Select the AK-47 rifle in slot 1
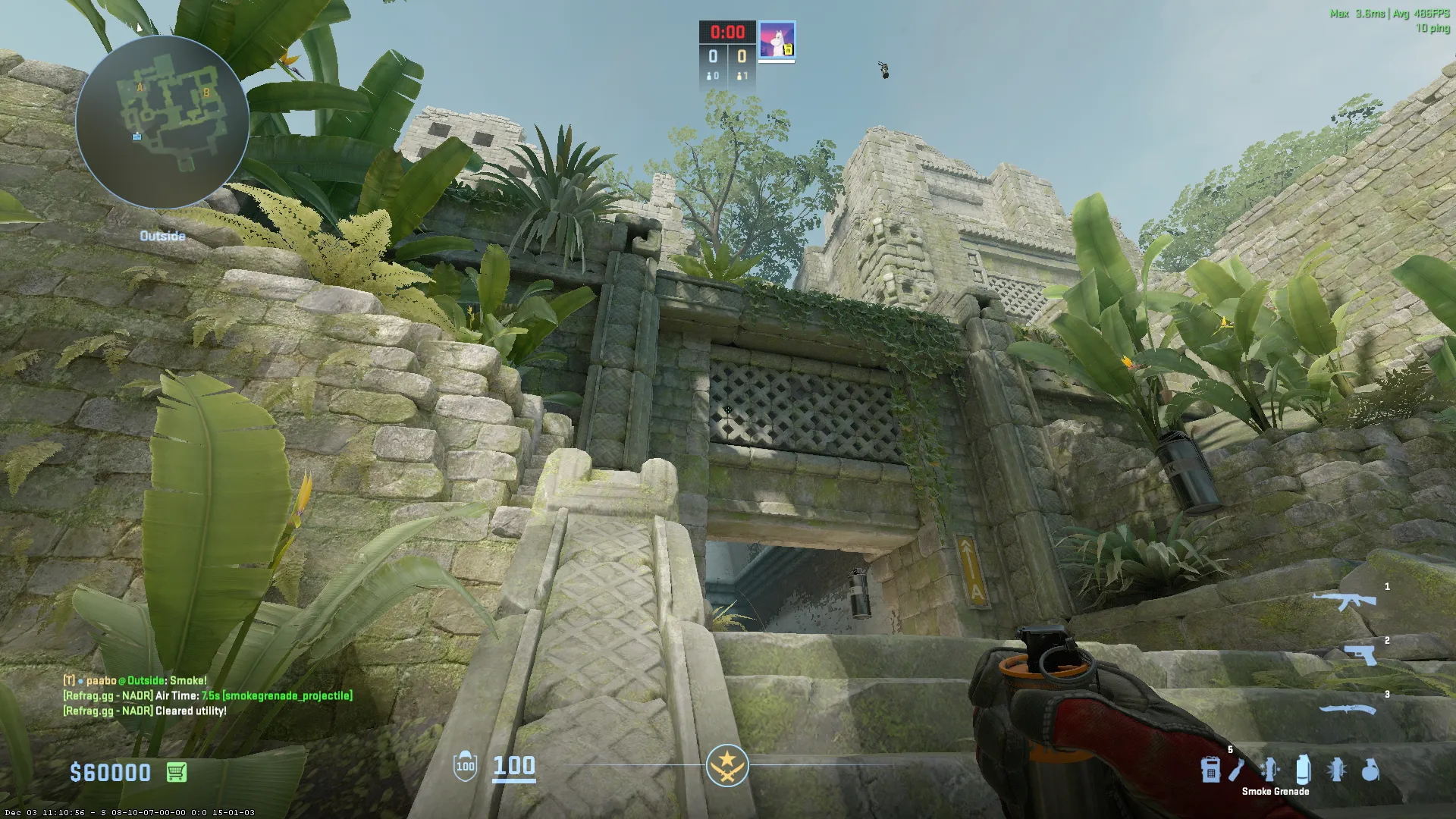Viewport: 1456px width, 819px height. 1345,601
